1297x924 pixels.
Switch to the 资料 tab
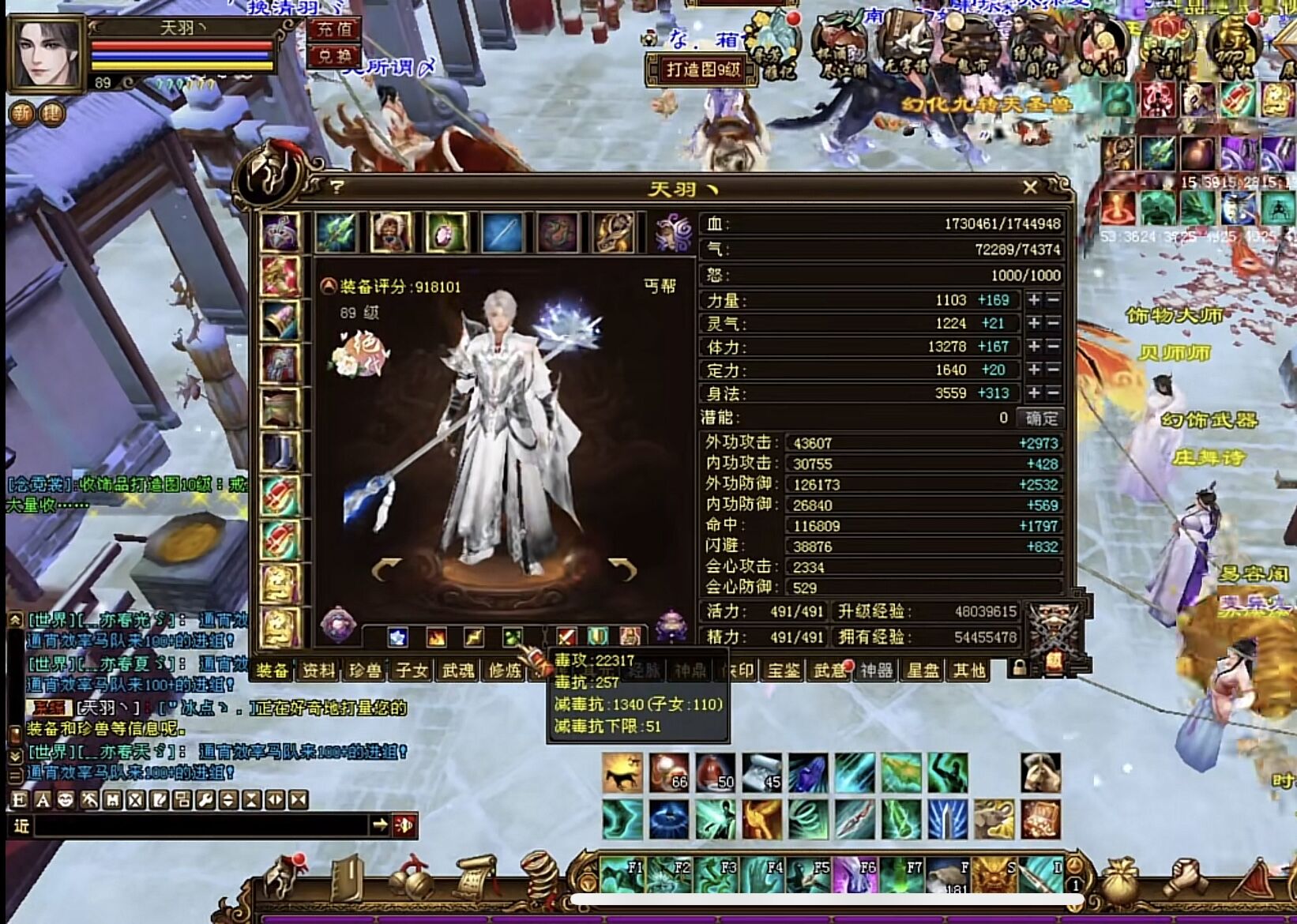318,670
